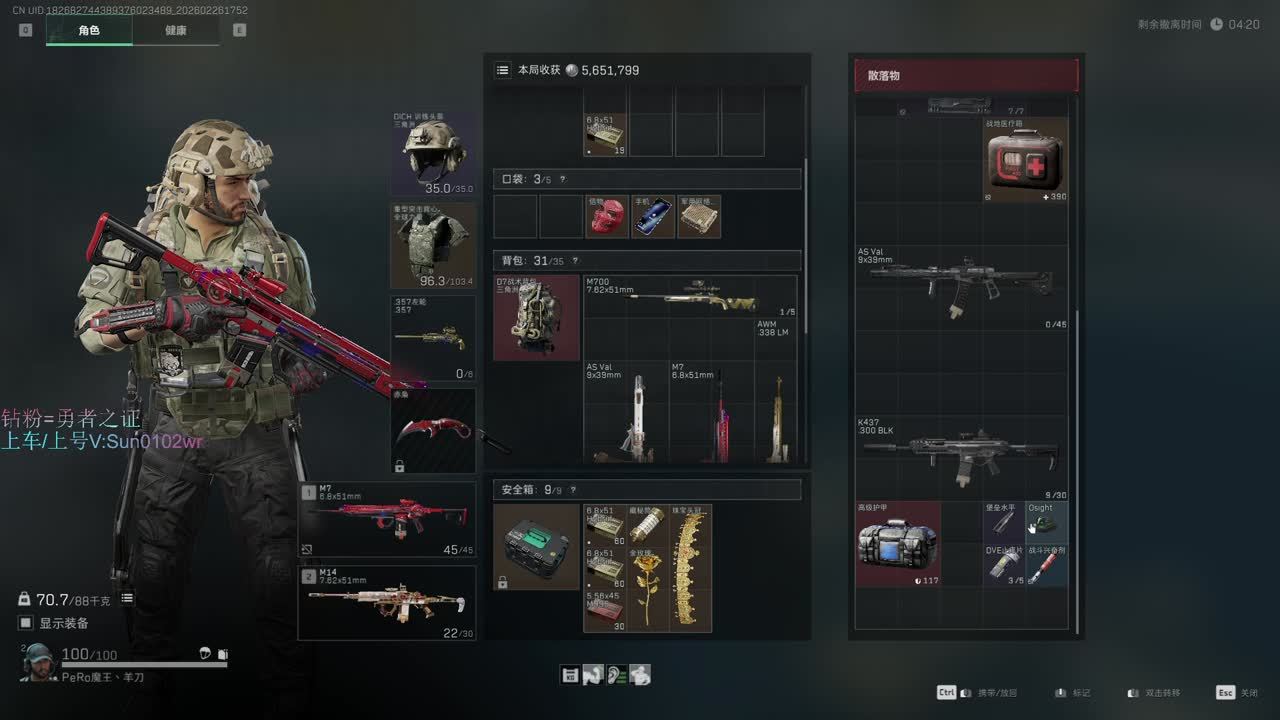Select the M700 rifle in backpack

click(690, 298)
